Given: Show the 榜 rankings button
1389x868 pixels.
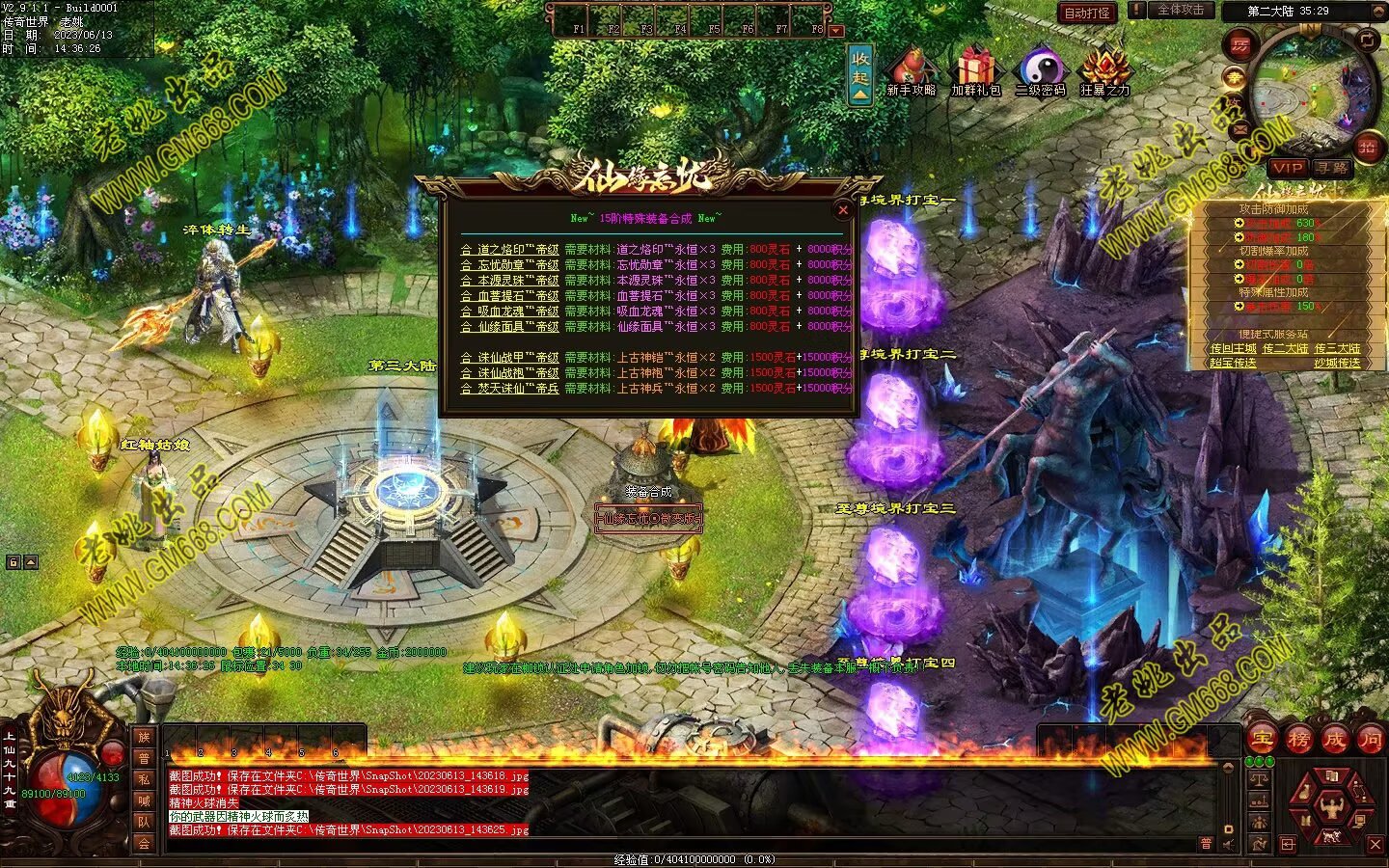Looking at the screenshot, I should 1298,740.
